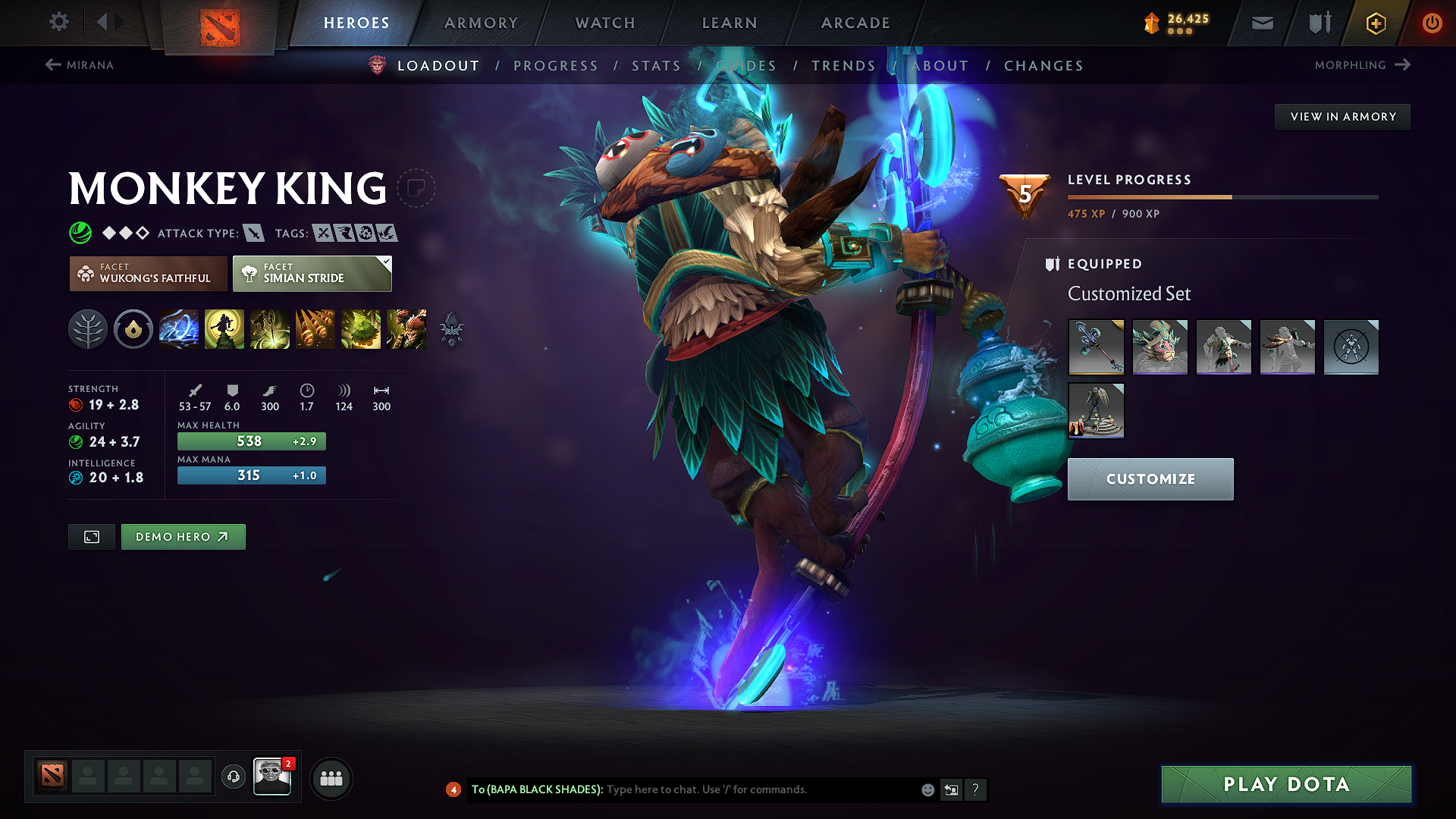
Task: Click the Jingu Mastery ability icon
Action: pyautogui.click(x=315, y=329)
